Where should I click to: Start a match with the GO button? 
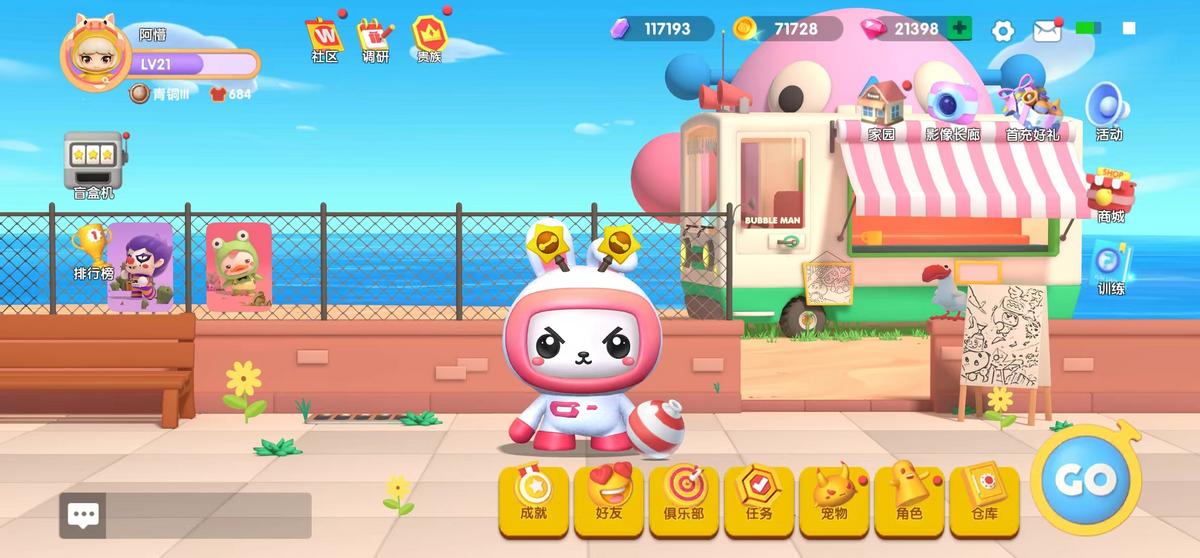click(x=1085, y=480)
